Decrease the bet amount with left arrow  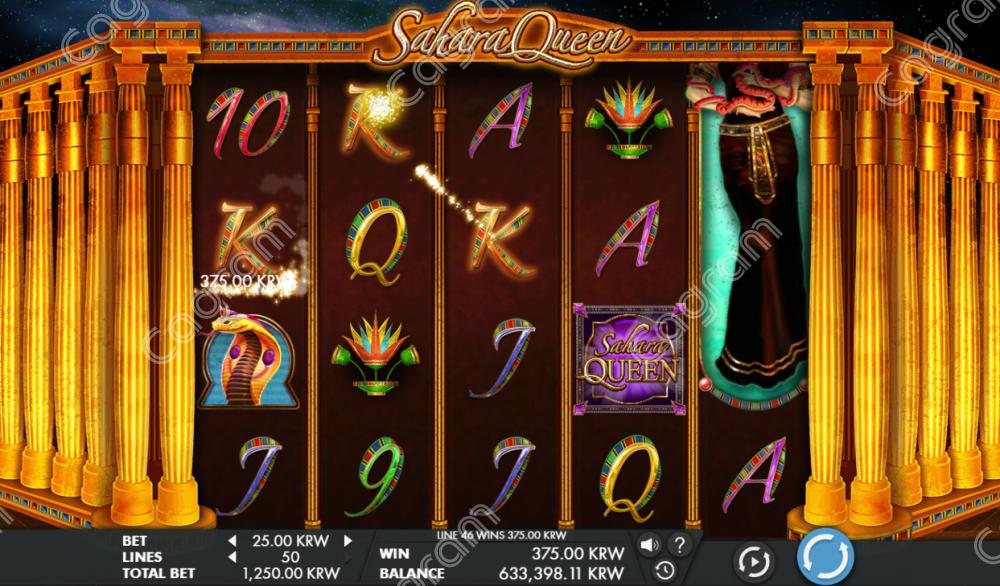click(x=233, y=541)
